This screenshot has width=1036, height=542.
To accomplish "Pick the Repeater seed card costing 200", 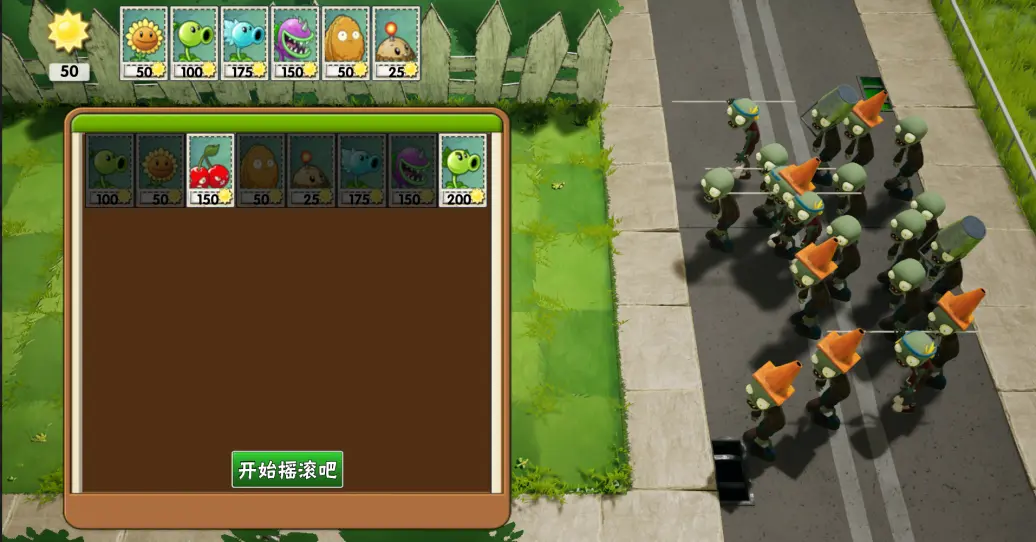I will pos(463,170).
